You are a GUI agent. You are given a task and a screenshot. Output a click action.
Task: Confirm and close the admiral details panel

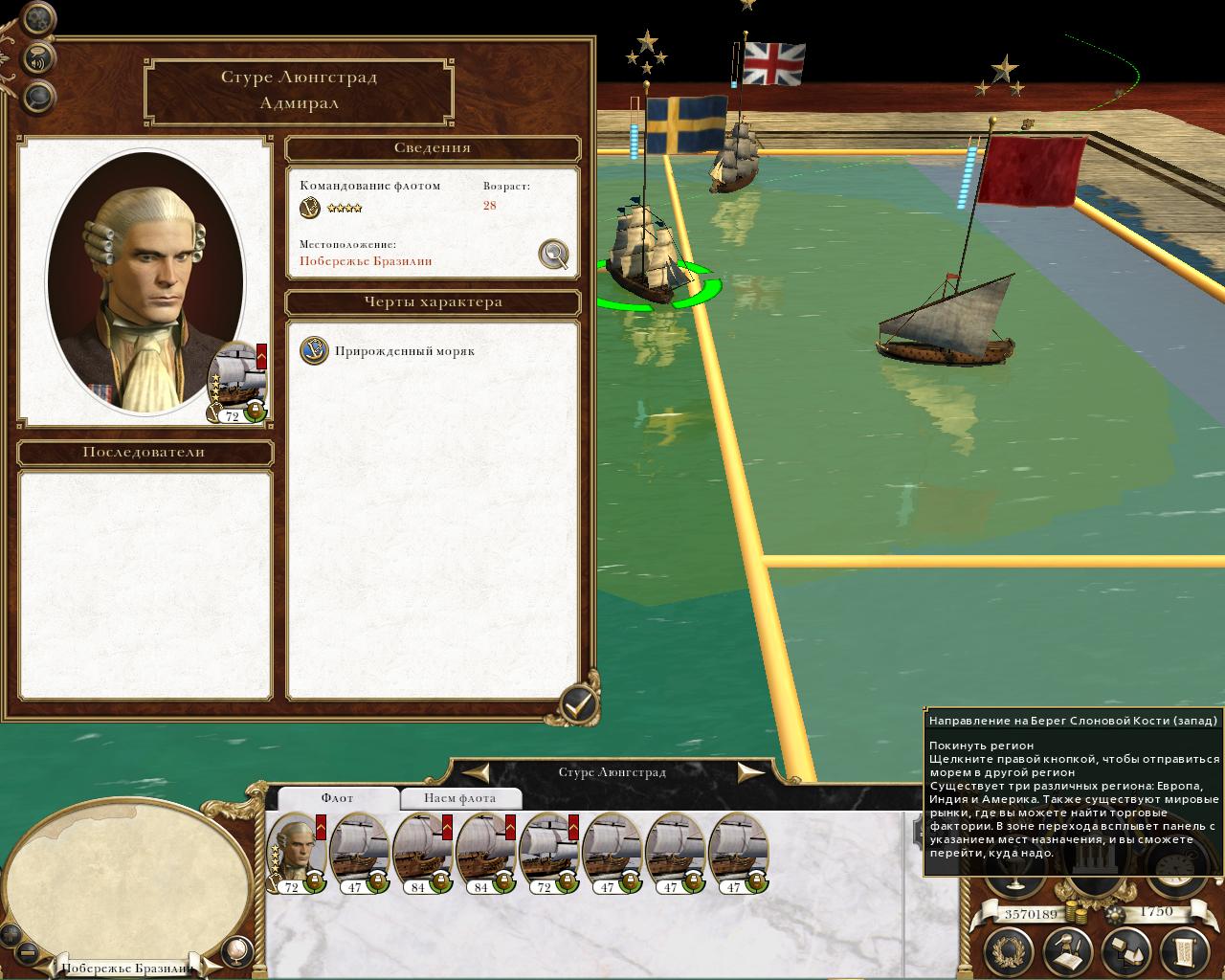click(x=577, y=704)
